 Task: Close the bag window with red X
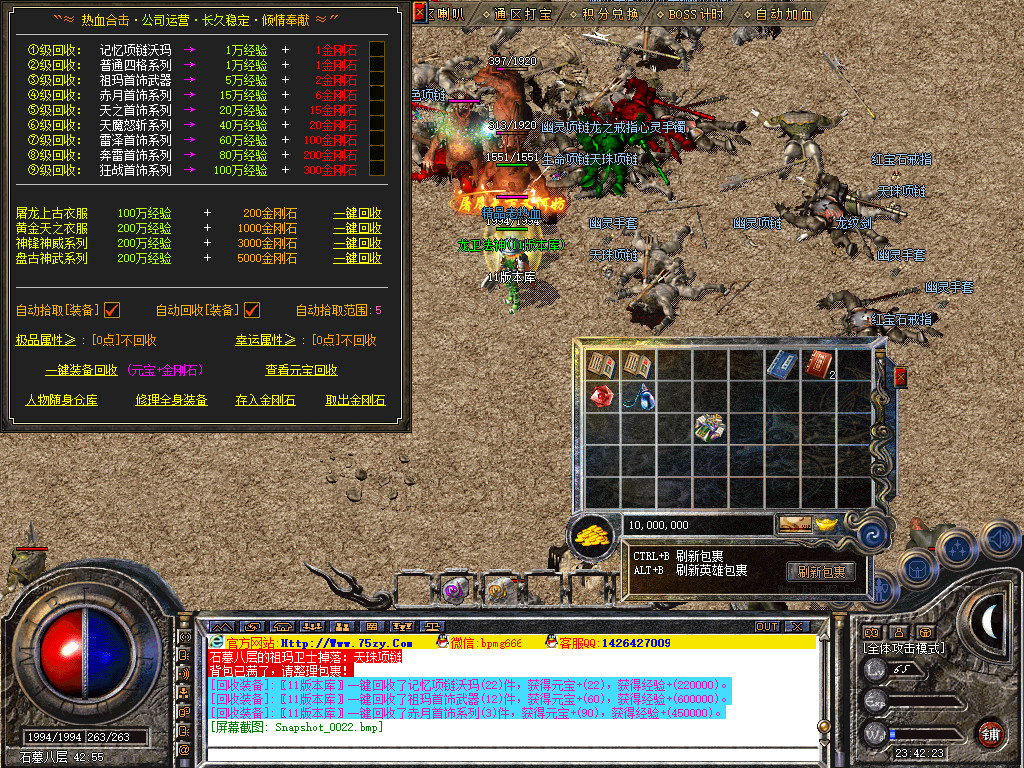pyautogui.click(x=900, y=377)
